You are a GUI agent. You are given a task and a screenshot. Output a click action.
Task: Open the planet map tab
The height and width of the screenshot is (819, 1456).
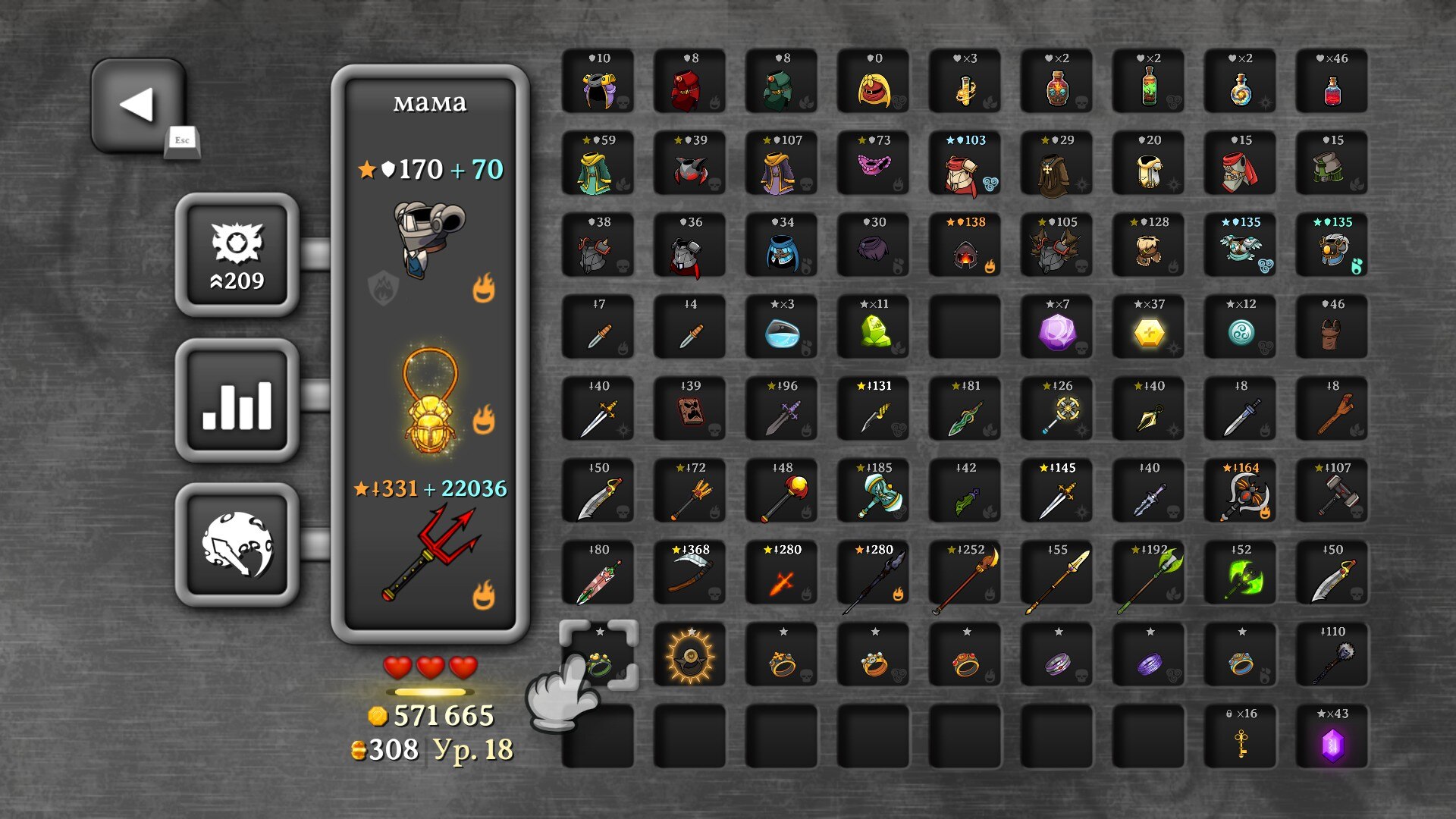pos(237,544)
